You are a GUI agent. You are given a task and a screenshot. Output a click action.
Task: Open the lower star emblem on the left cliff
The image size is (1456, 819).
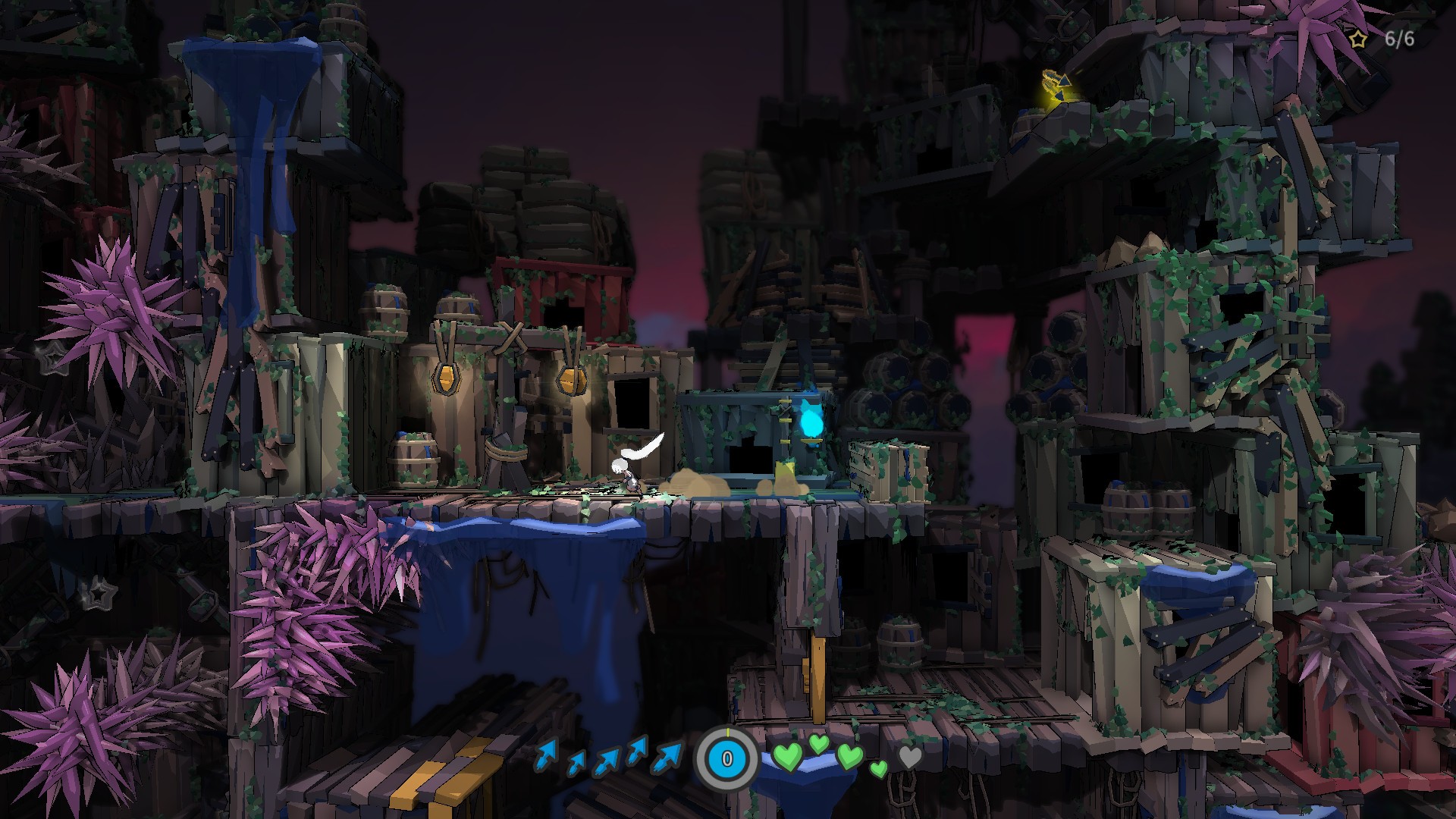[99, 595]
